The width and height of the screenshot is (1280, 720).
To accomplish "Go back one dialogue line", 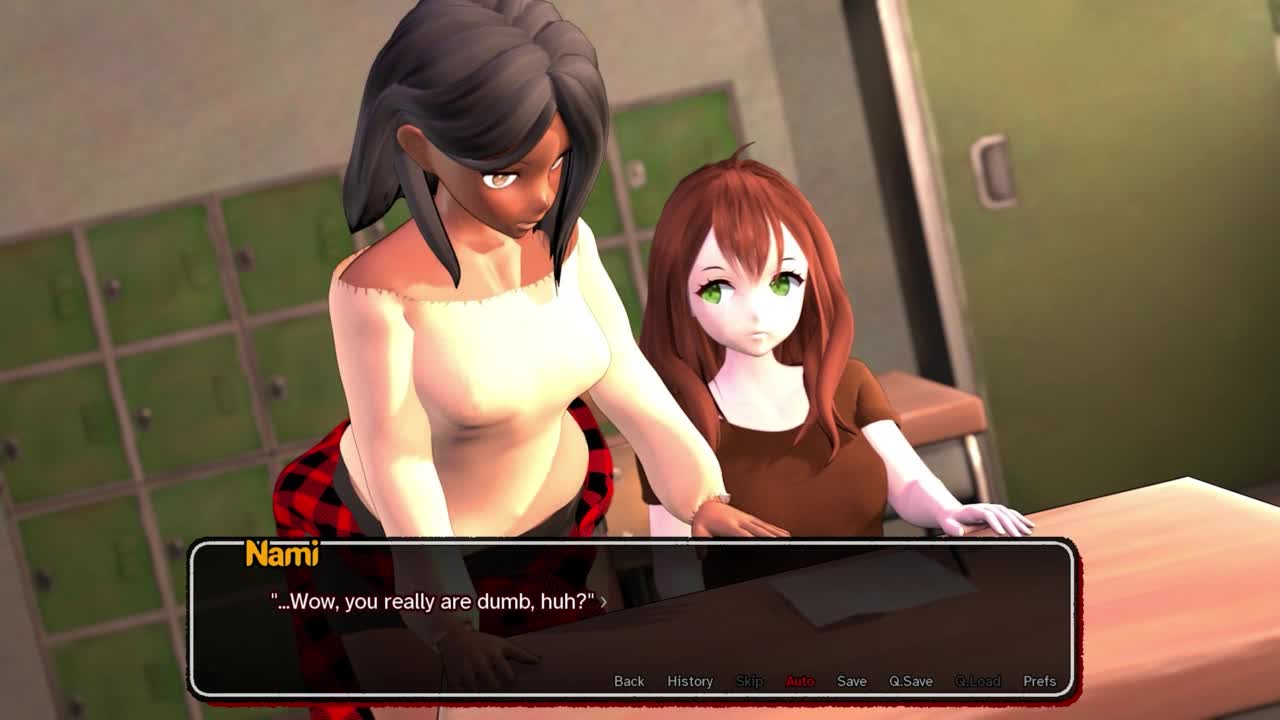I will coord(629,681).
